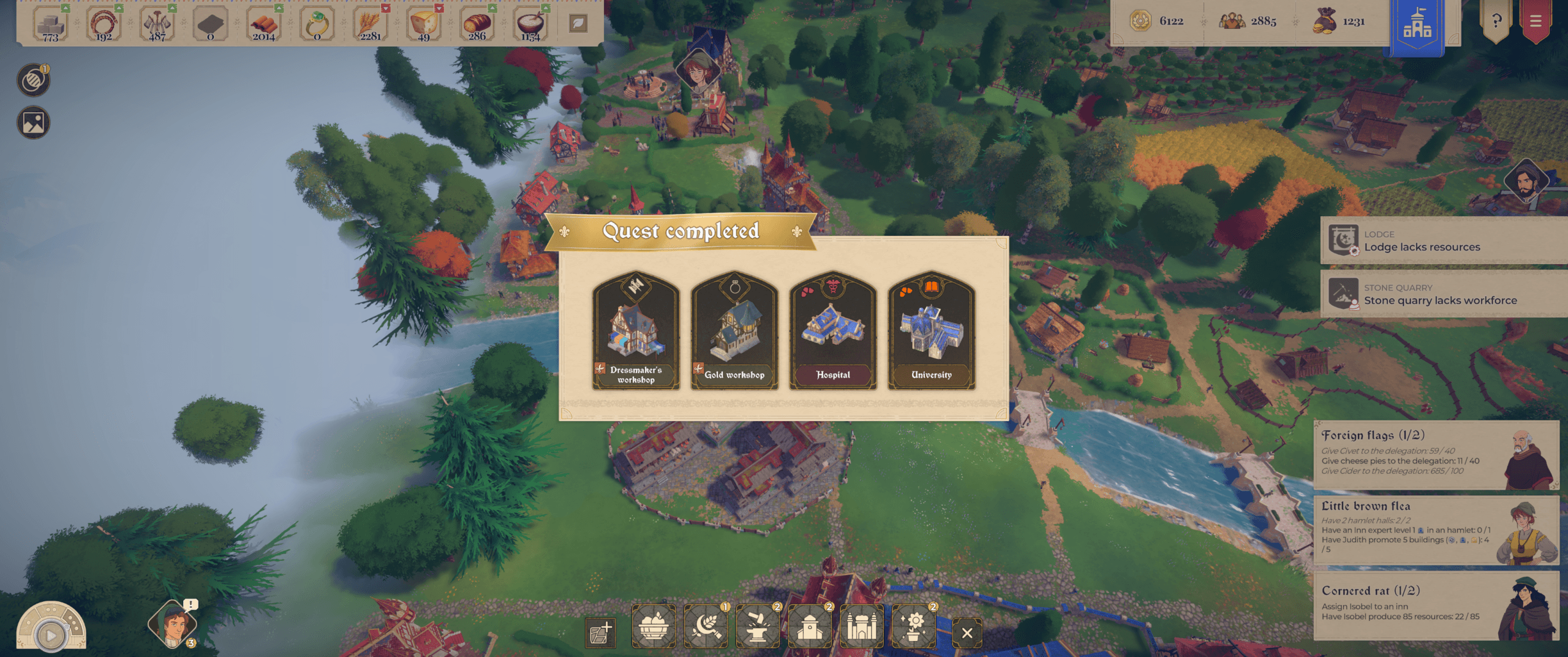Click the add territory plot button
1568x657 pixels.
[x=600, y=633]
